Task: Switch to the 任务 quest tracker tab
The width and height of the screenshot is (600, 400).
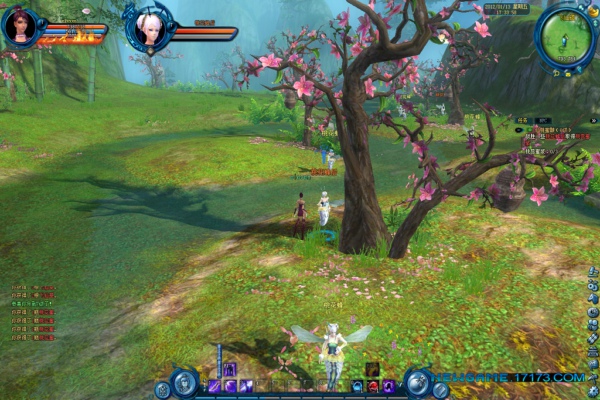Action: (521, 119)
